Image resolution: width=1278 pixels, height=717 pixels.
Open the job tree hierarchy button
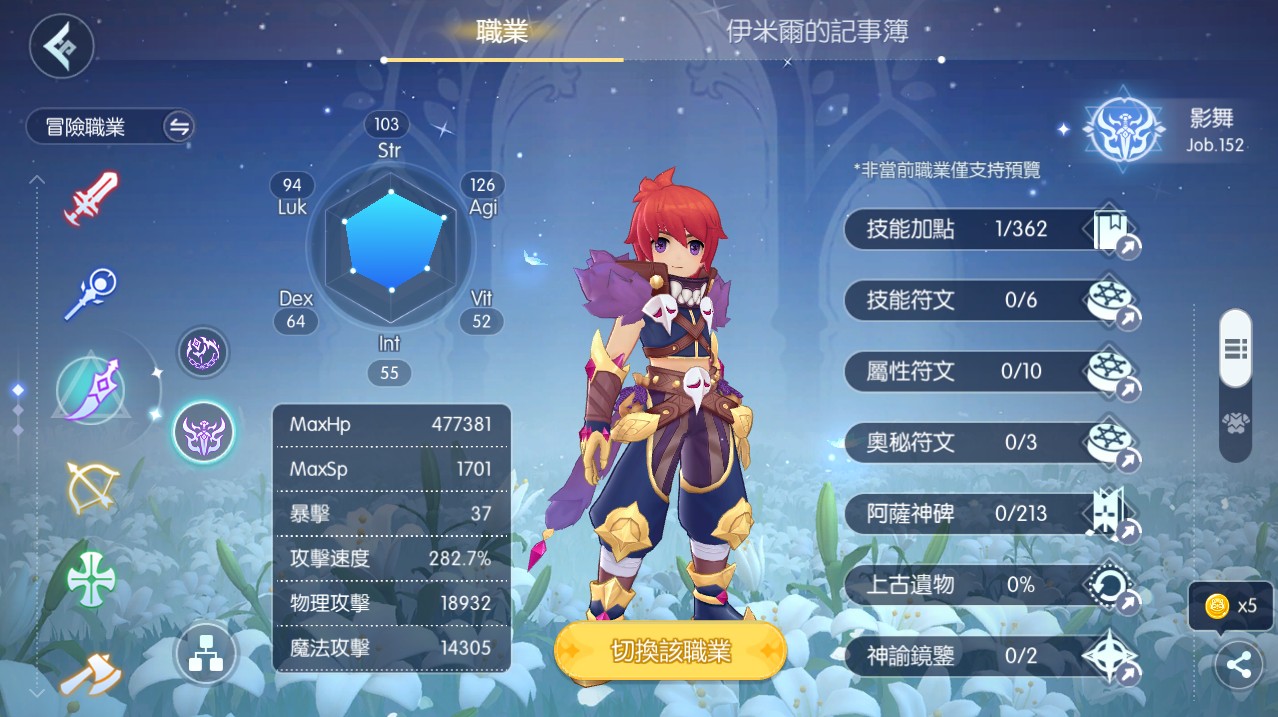tap(205, 655)
